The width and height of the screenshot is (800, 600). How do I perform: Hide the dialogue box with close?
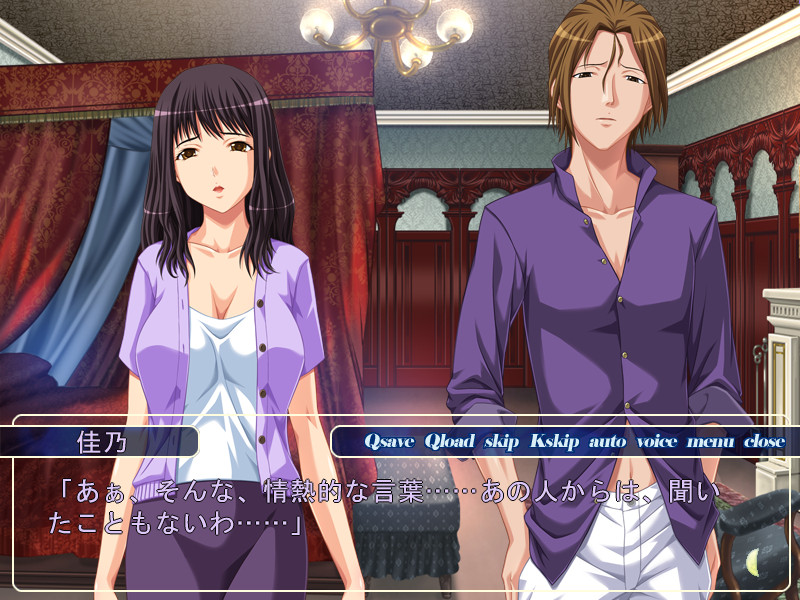(x=764, y=441)
